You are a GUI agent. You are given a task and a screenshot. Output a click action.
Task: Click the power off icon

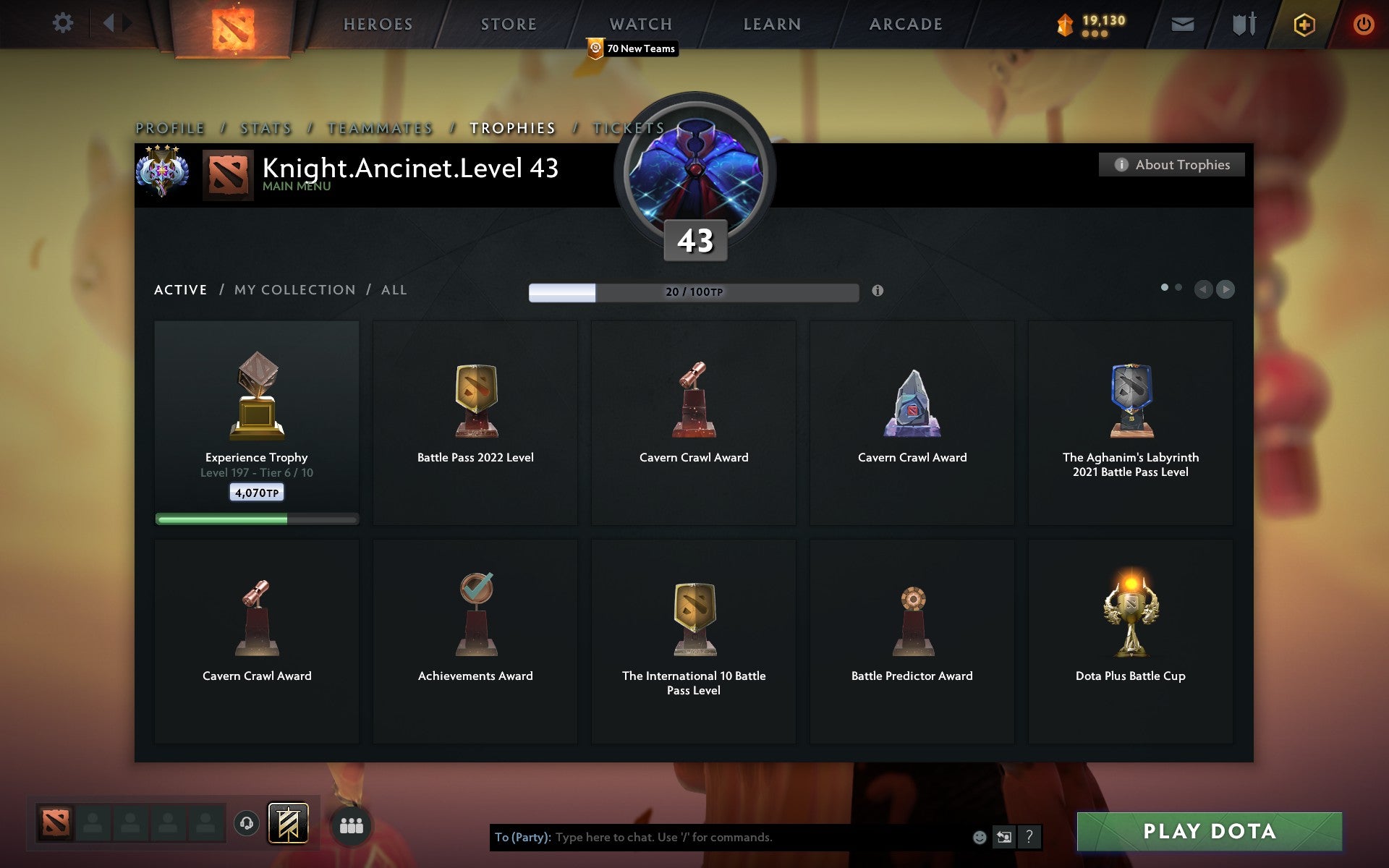click(1362, 23)
